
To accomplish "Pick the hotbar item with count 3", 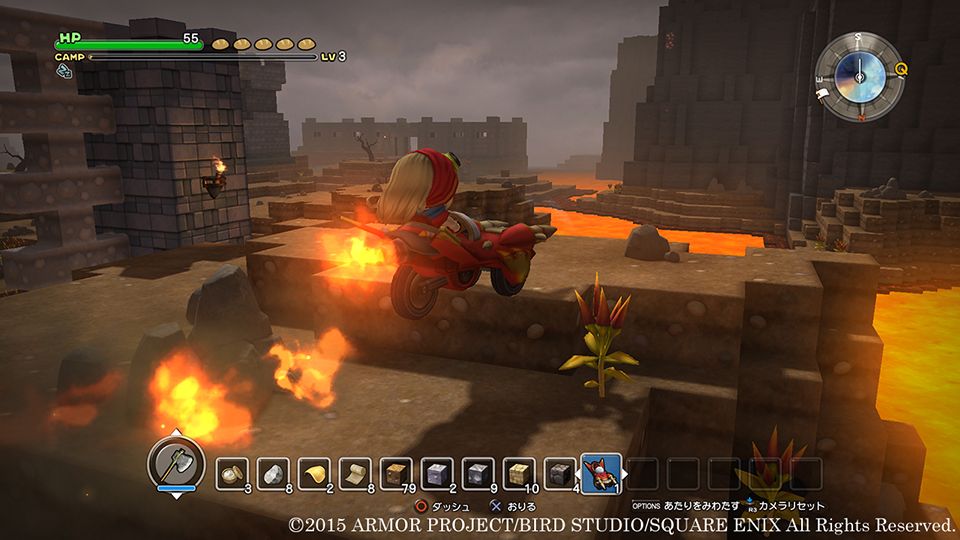I will pos(233,473).
